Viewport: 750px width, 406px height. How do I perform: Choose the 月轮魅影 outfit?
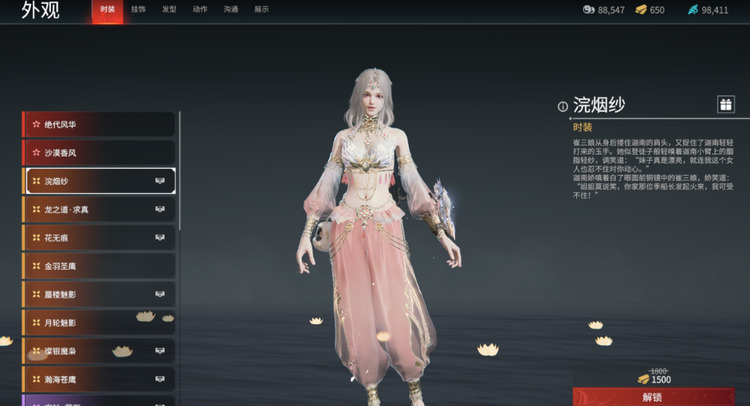[x=98, y=323]
